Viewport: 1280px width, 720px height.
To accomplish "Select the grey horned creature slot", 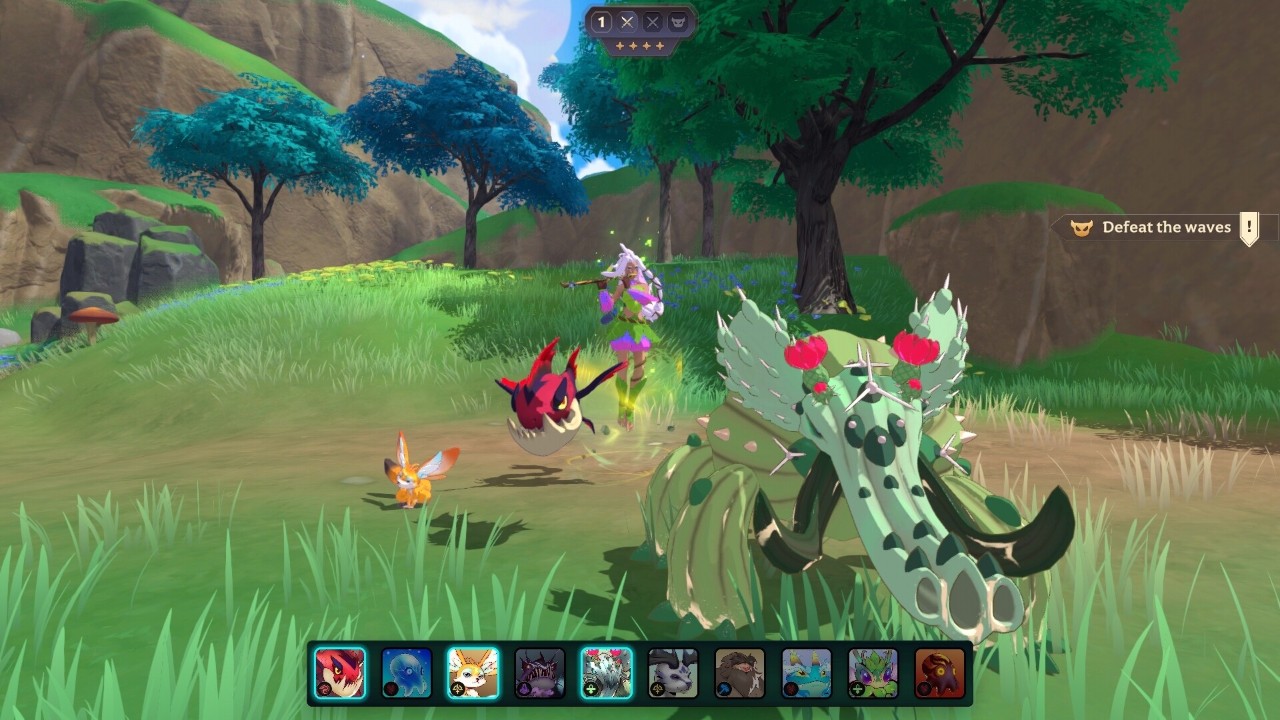I will (x=673, y=673).
